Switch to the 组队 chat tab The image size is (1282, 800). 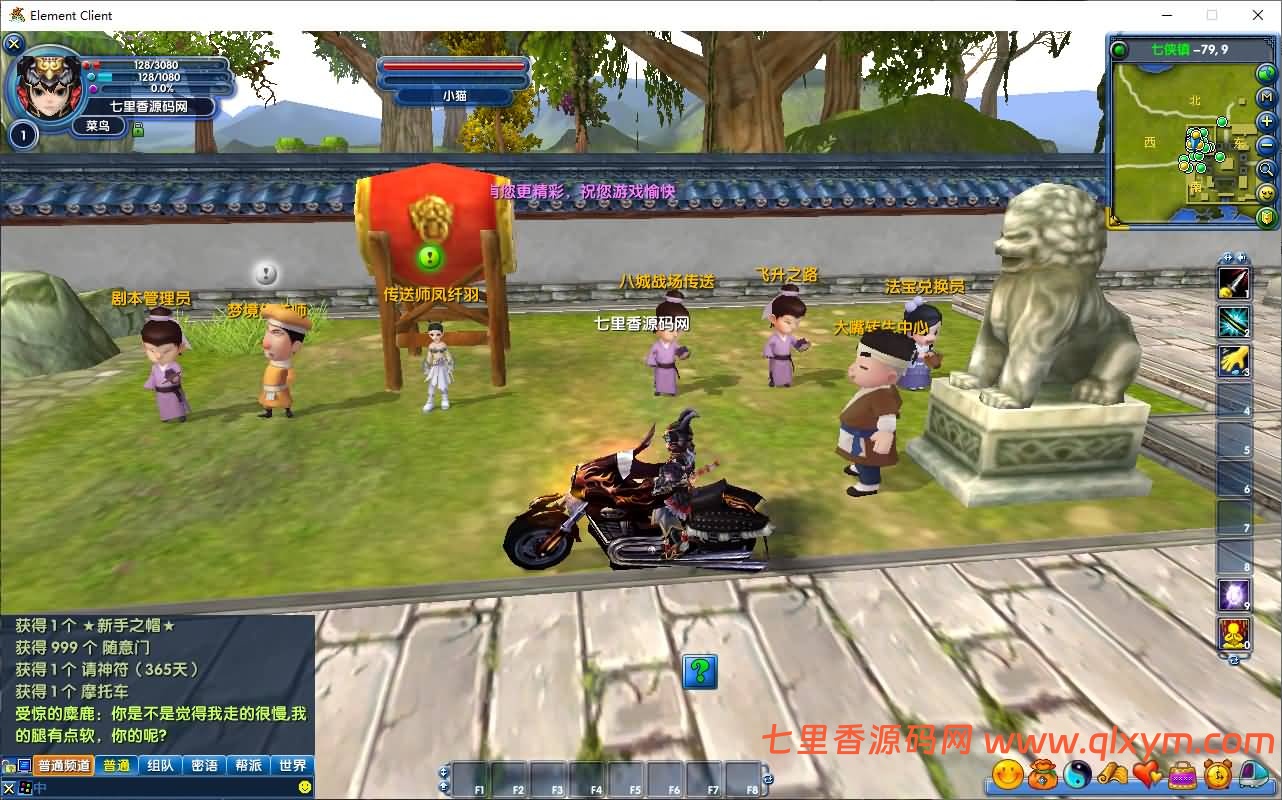pyautogui.click(x=161, y=764)
